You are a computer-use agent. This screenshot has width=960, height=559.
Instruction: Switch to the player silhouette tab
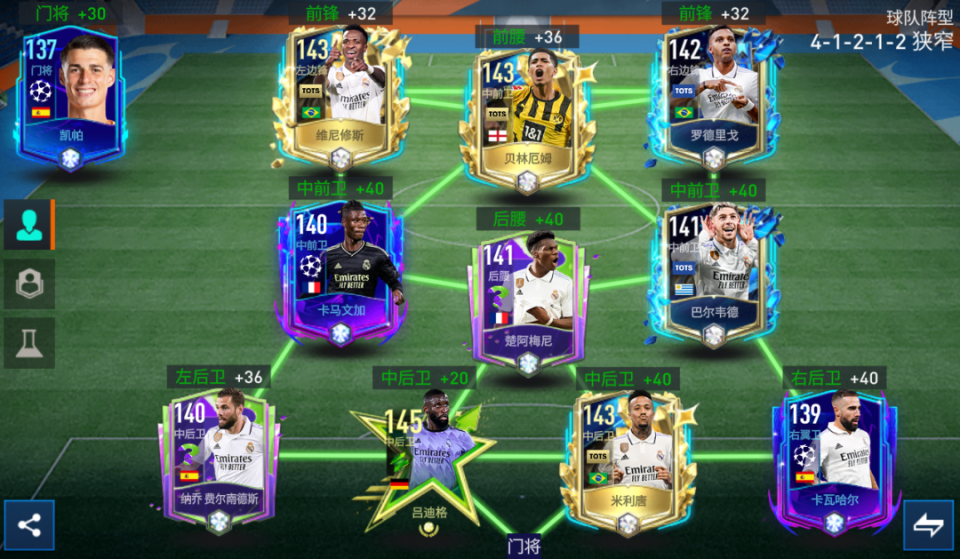[29, 225]
